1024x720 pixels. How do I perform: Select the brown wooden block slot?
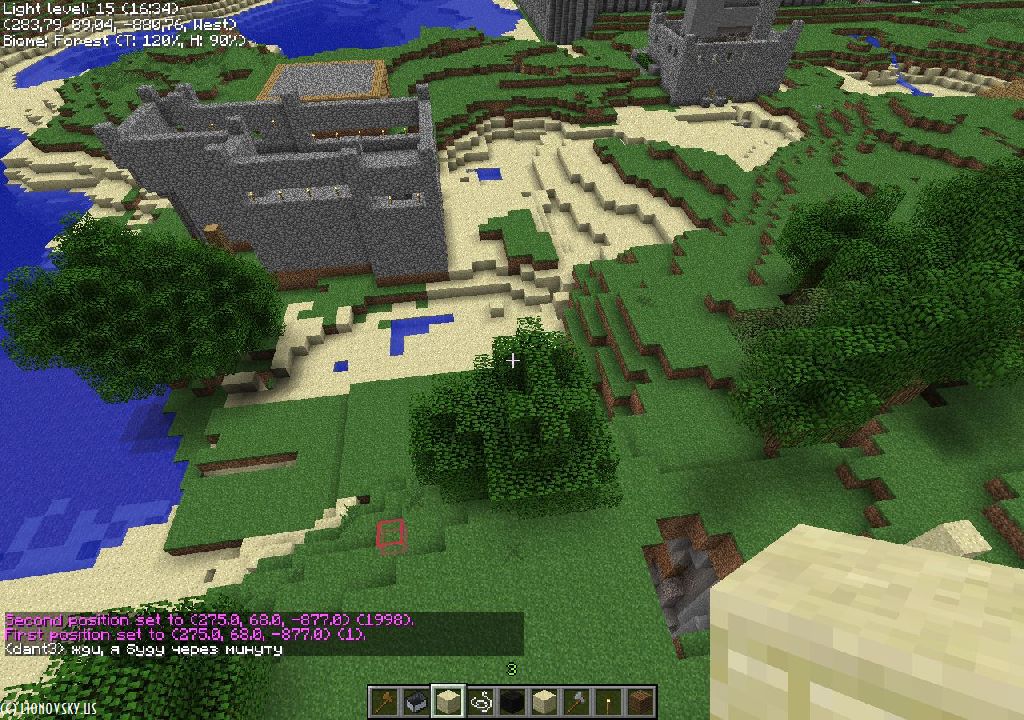coord(641,701)
